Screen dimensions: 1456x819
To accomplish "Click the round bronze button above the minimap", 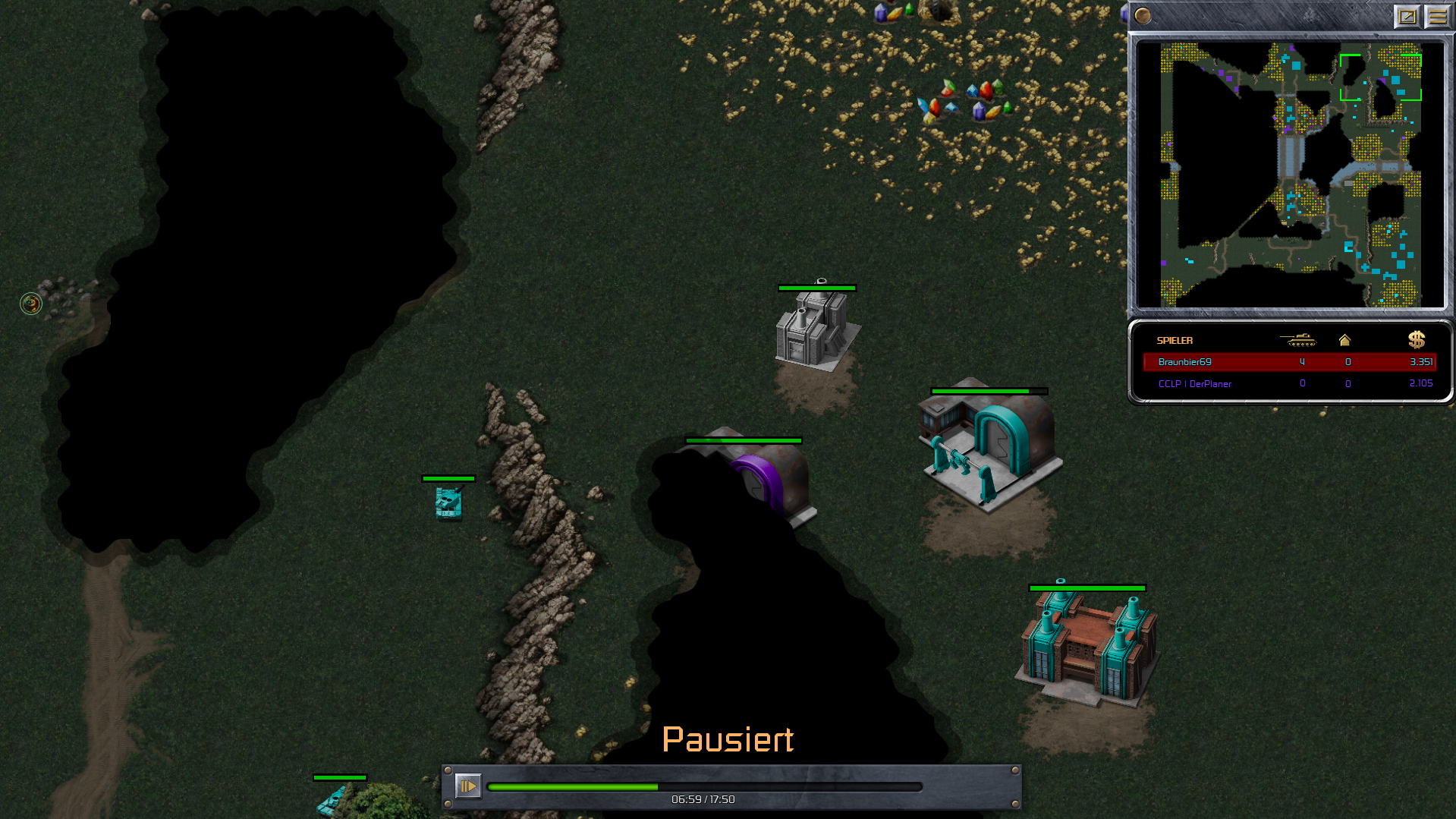I will pos(1143,16).
